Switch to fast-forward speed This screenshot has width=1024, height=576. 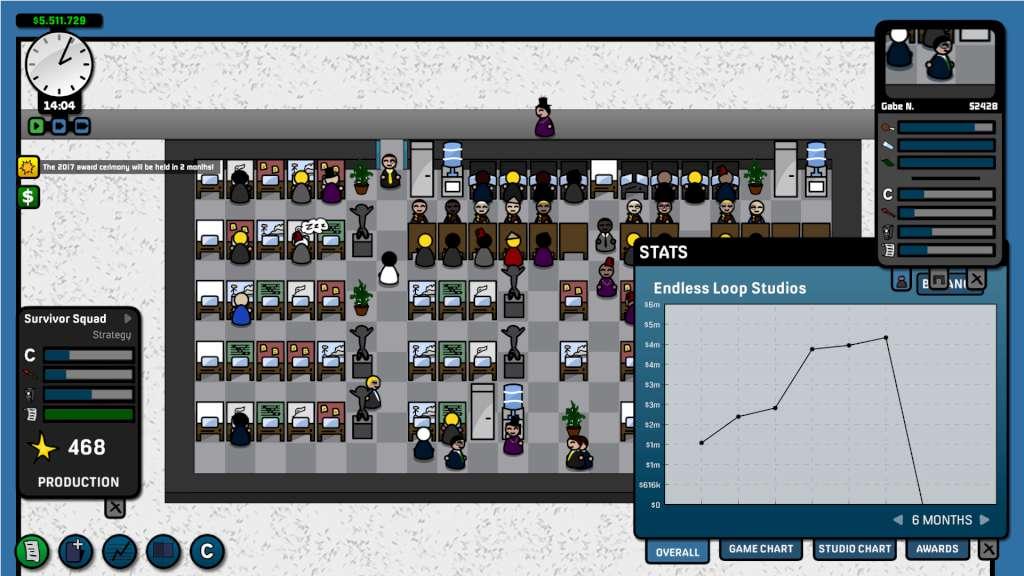click(x=59, y=126)
